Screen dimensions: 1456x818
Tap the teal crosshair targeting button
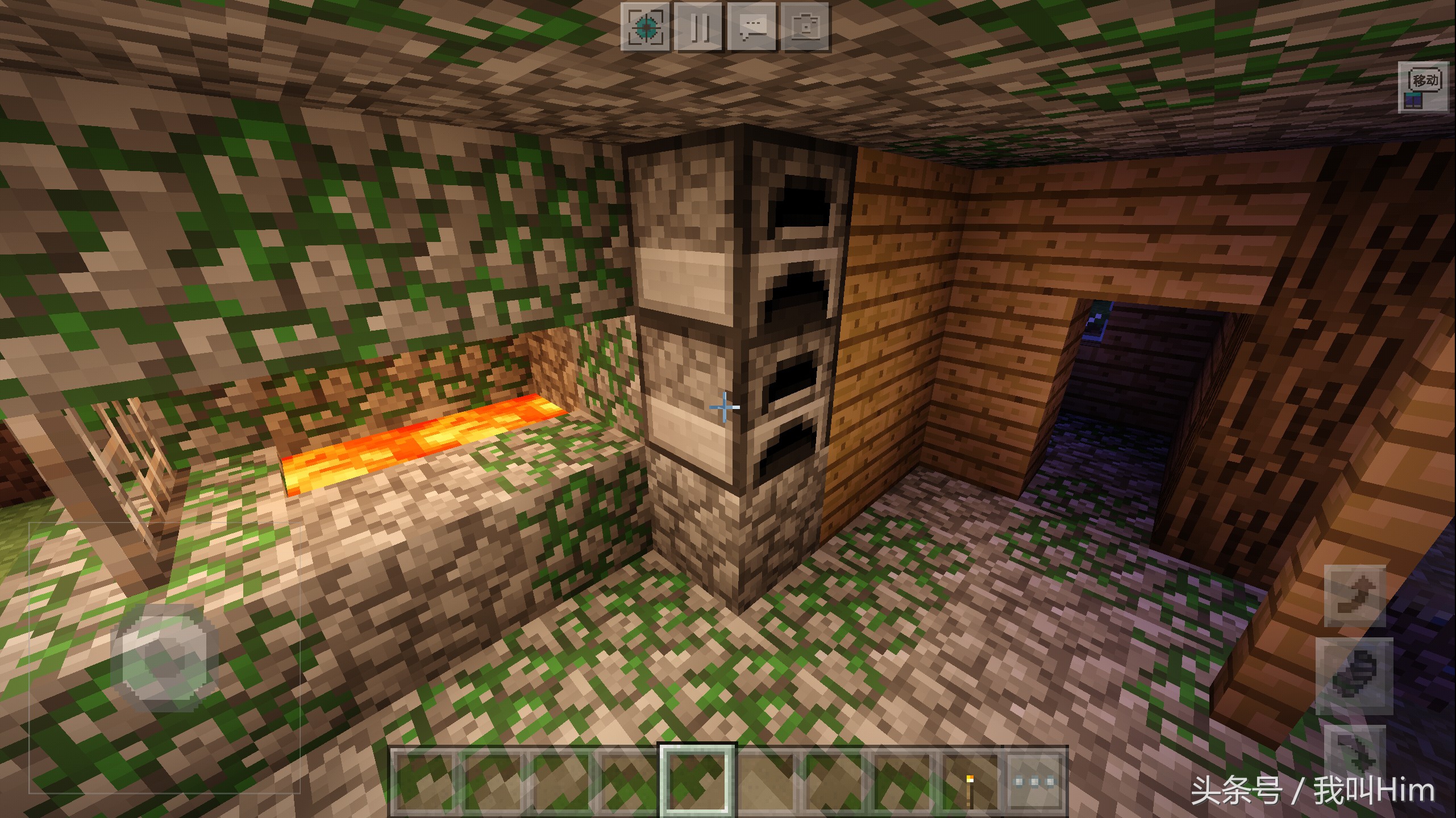point(645,27)
